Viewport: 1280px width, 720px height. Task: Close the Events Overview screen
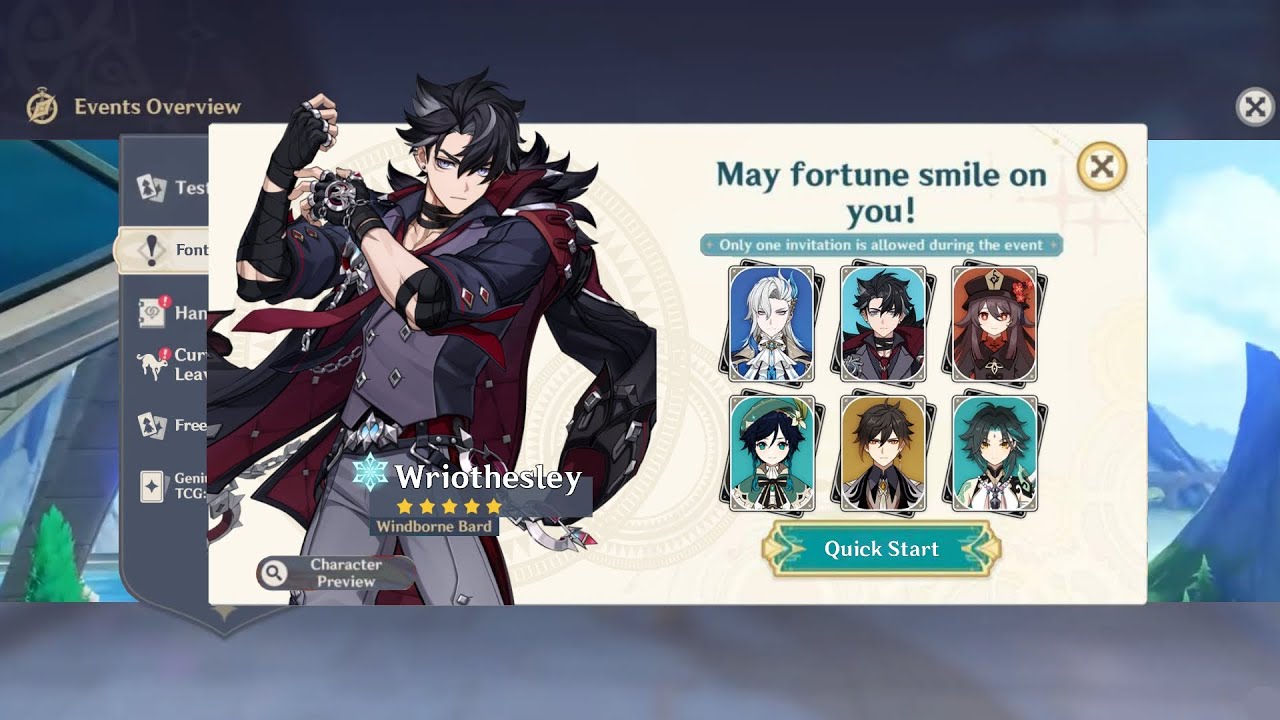[1255, 107]
